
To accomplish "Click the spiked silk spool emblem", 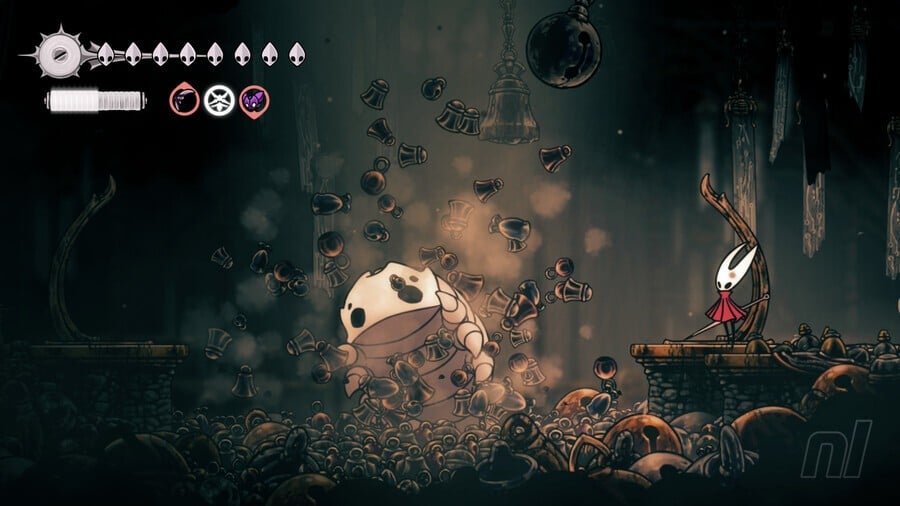I will 57,51.
